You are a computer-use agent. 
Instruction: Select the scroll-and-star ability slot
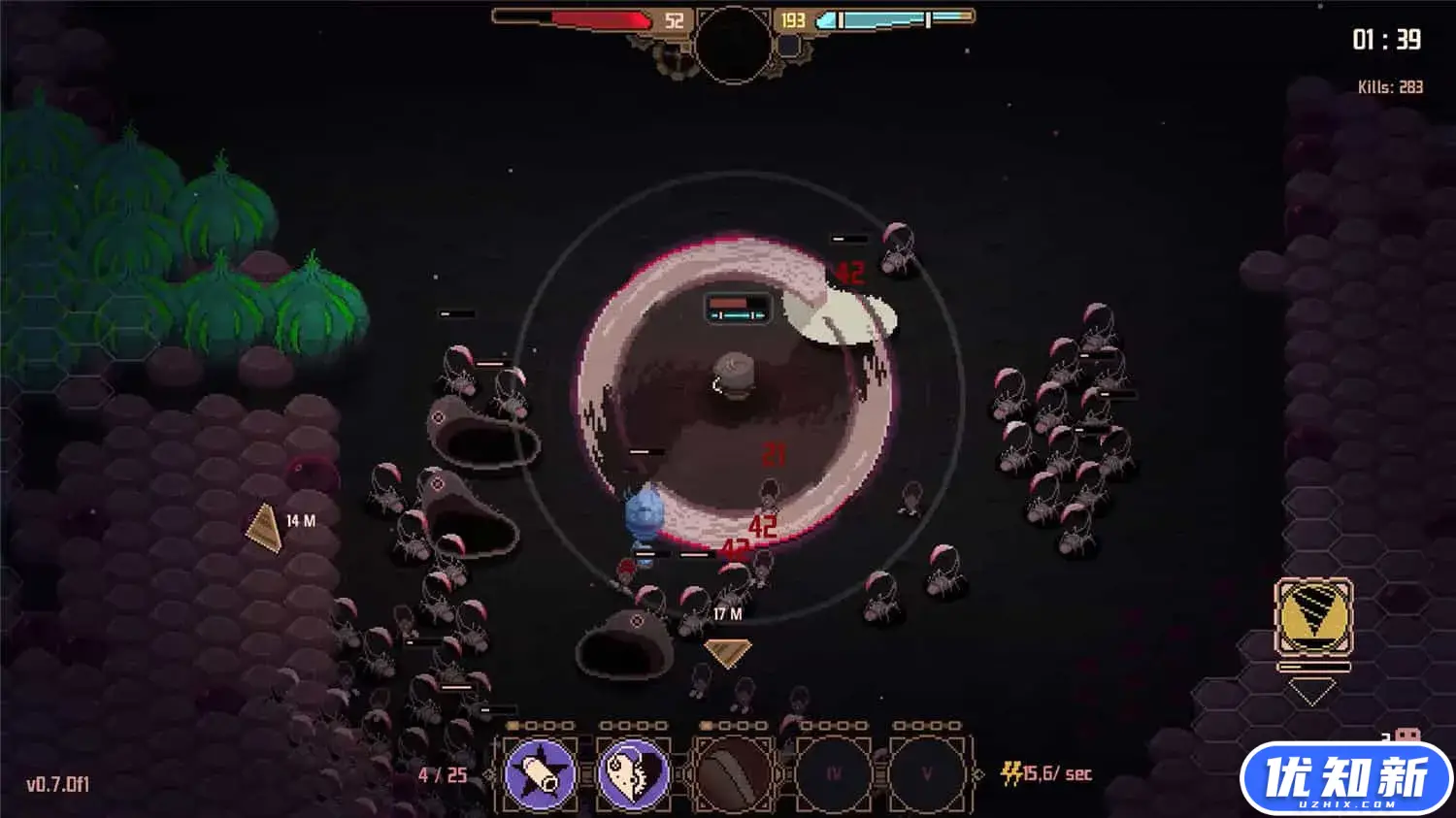tap(541, 773)
